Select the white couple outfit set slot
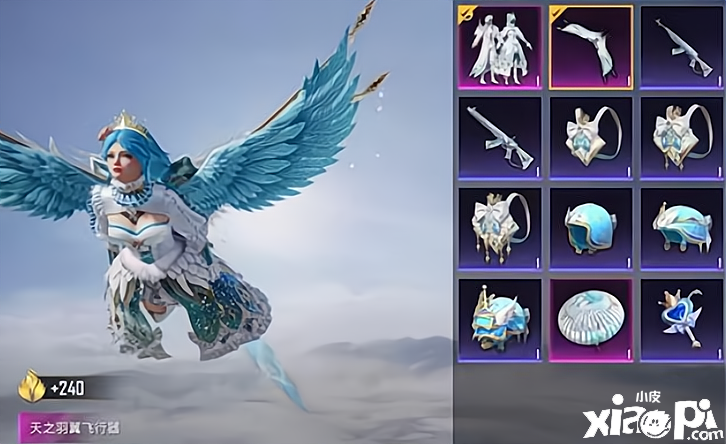The image size is (726, 444). pyautogui.click(x=499, y=47)
